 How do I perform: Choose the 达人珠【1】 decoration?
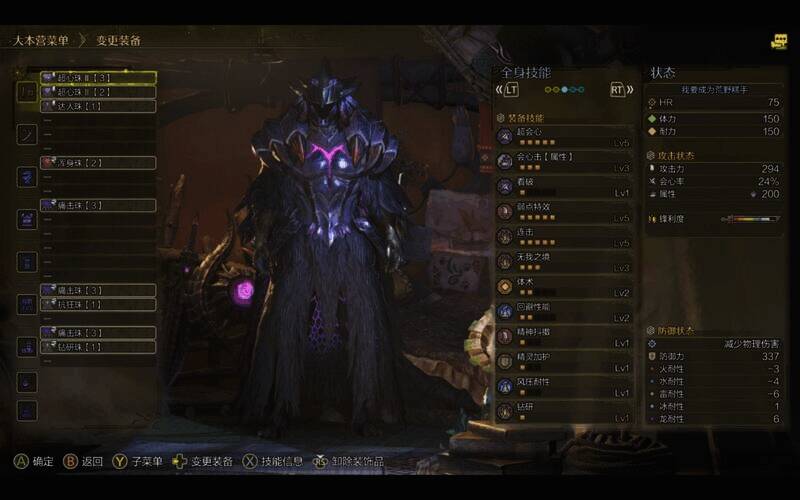pos(97,105)
